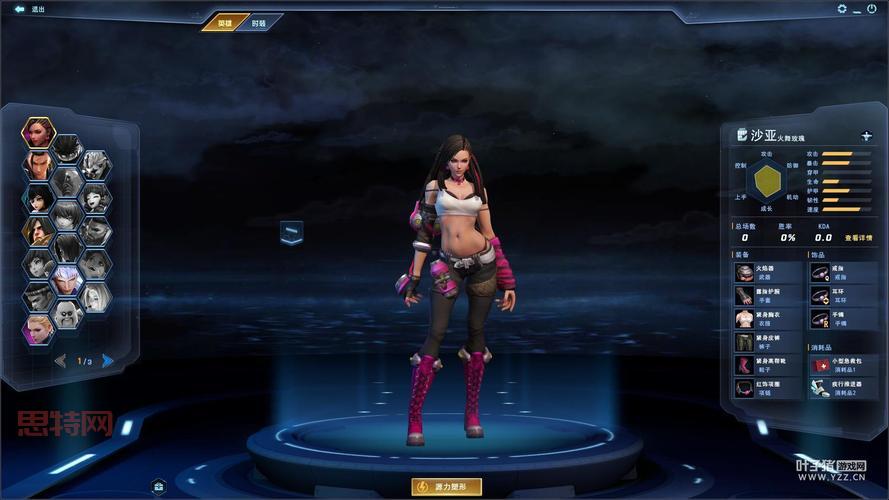Open settings with the gear icon
Screen dimensions: 889x500
point(841,9)
